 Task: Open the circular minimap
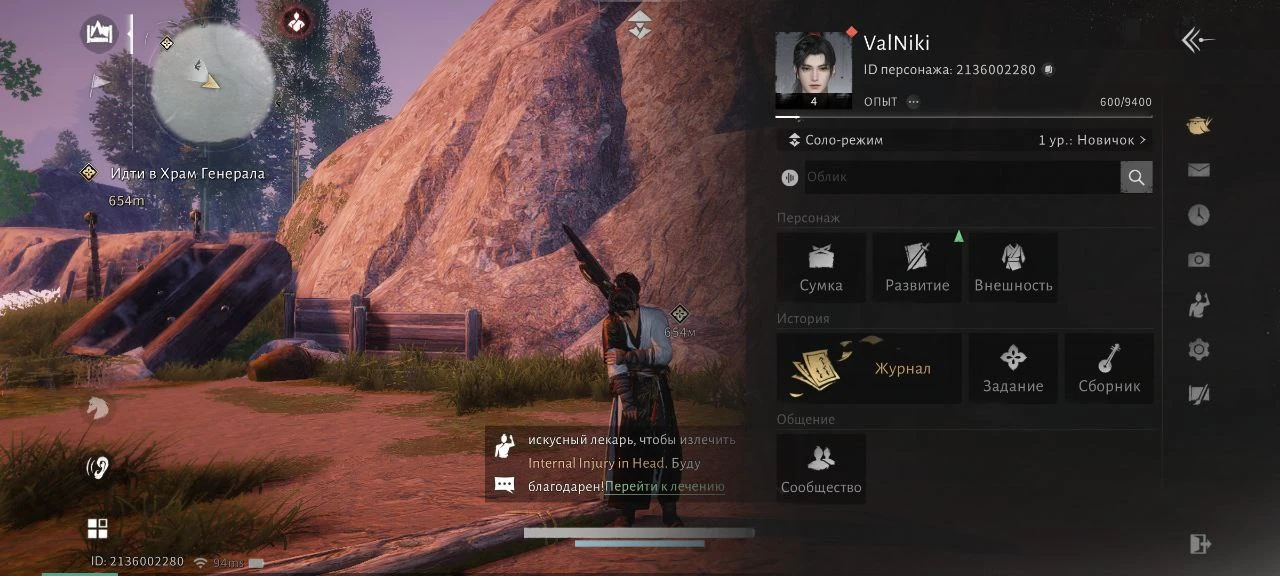[x=212, y=81]
